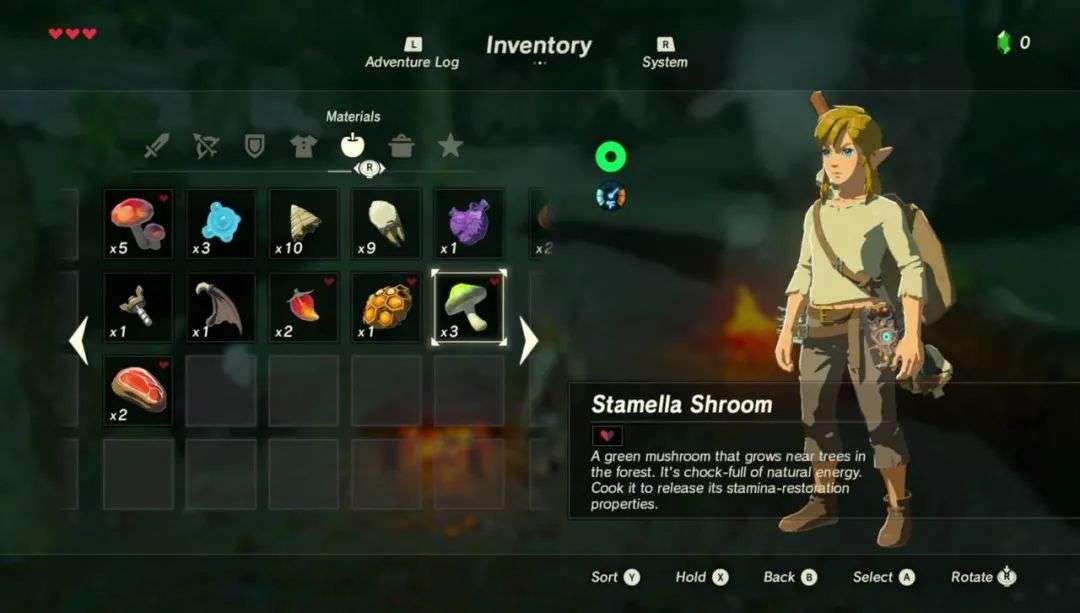
Task: Go to the next inventory page arrow
Action: (529, 341)
